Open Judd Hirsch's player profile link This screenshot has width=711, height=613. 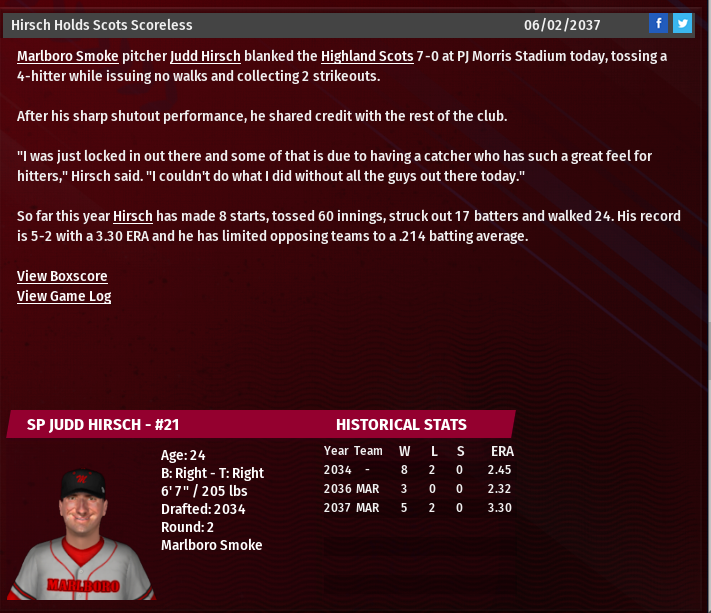click(x=205, y=57)
